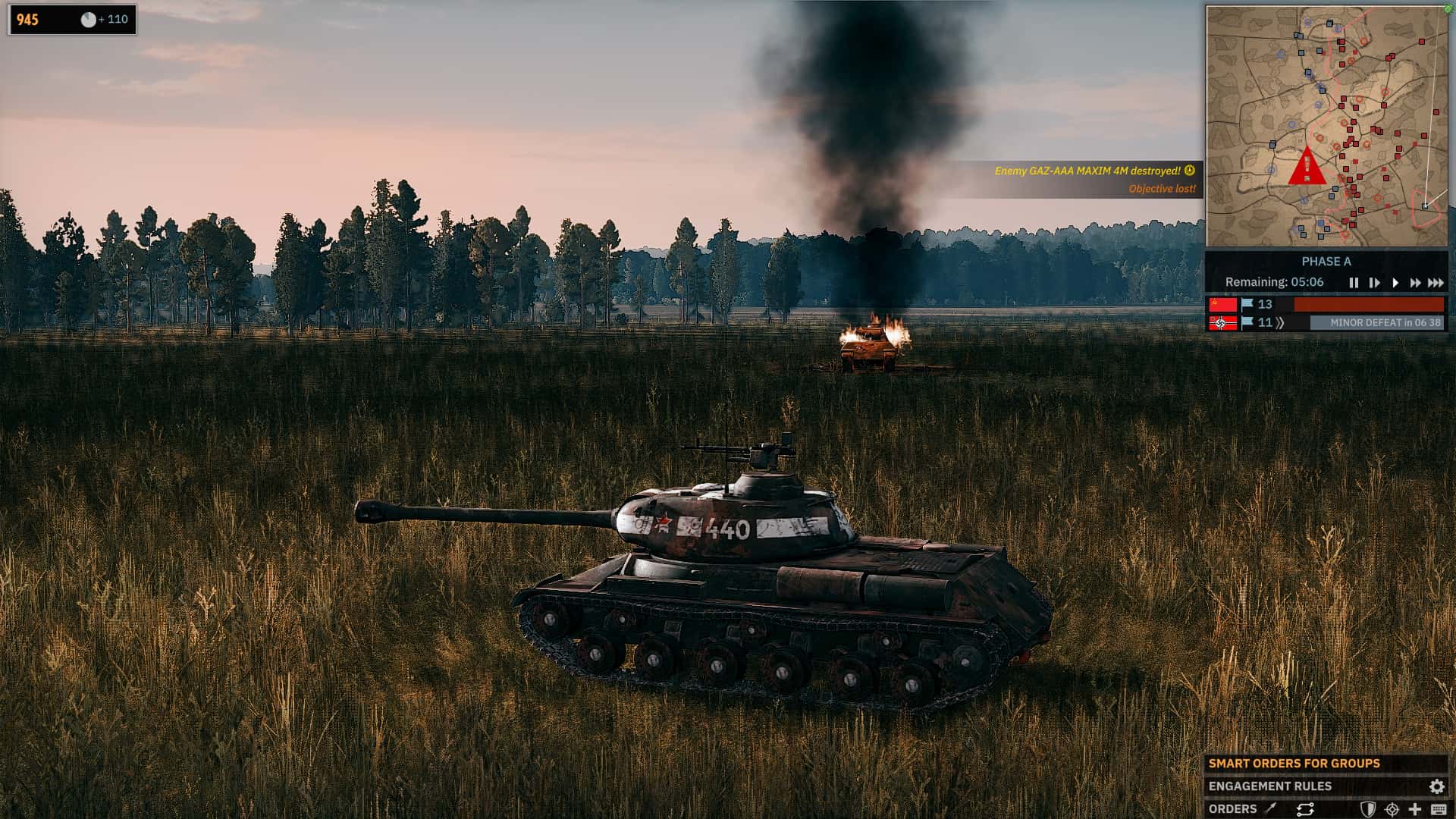Enable fast-forward game speed
Image resolution: width=1456 pixels, height=819 pixels.
(x=1416, y=283)
